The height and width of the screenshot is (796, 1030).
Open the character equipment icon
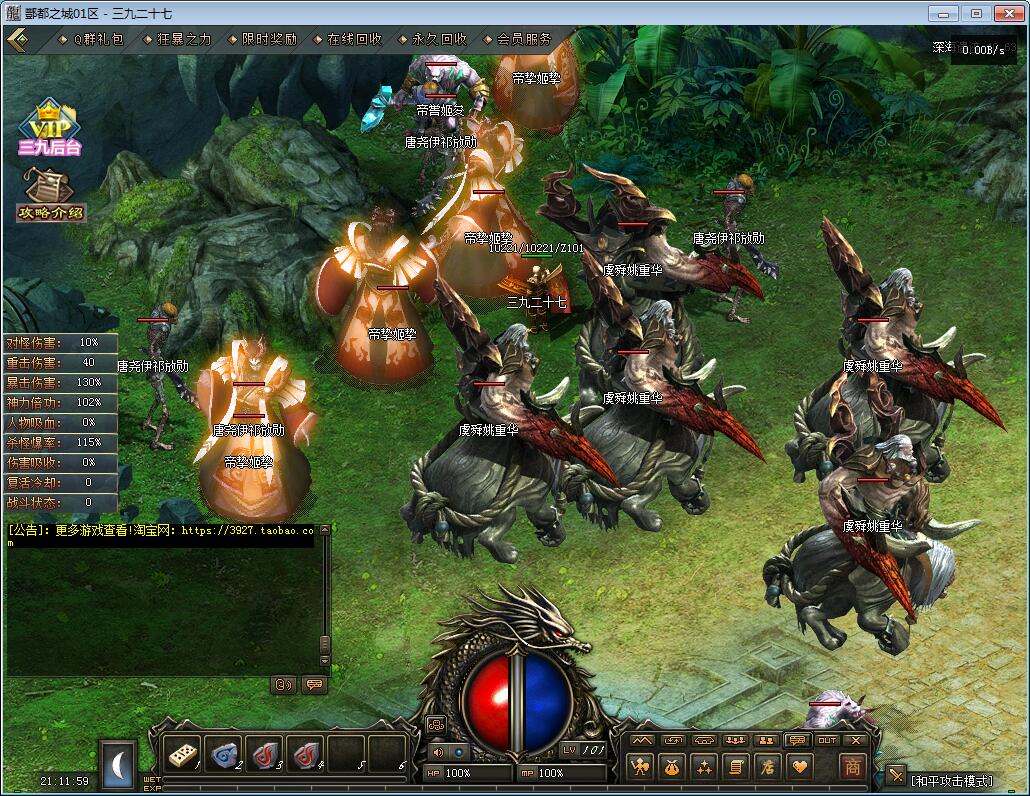click(640, 767)
